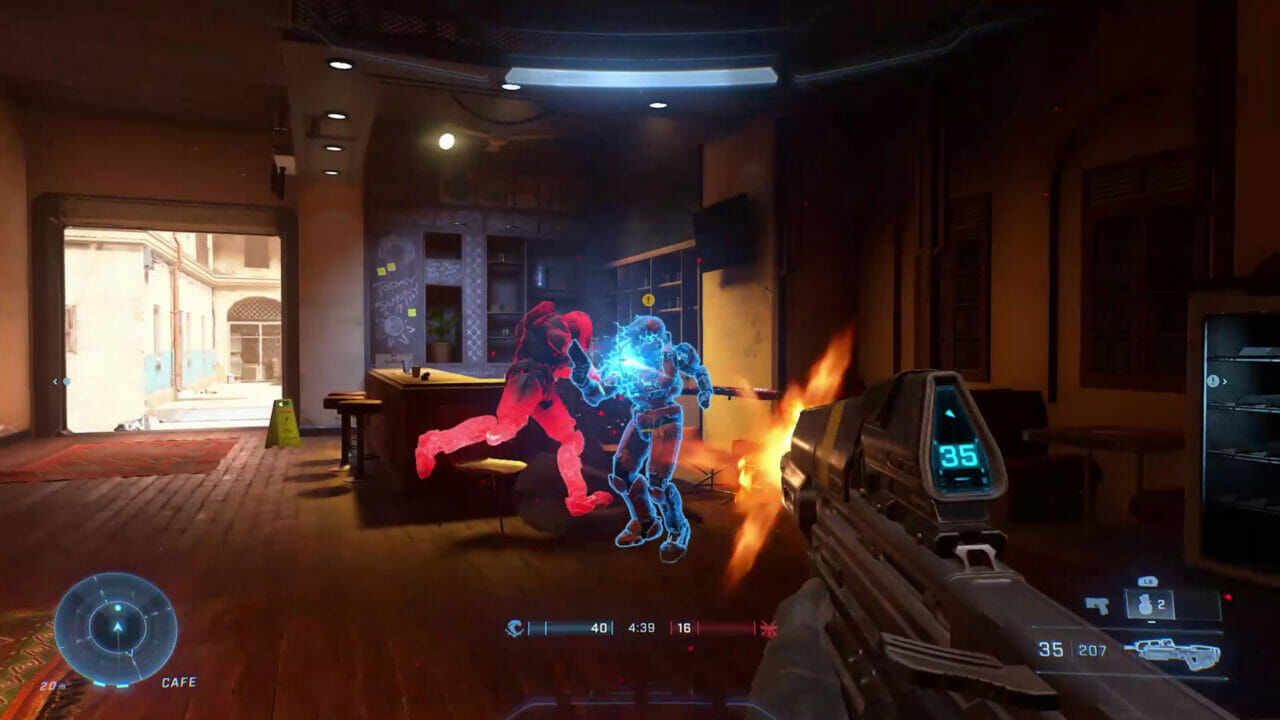Click the circular motion tracker radar
Screen dimensions: 1280x720
pos(116,628)
